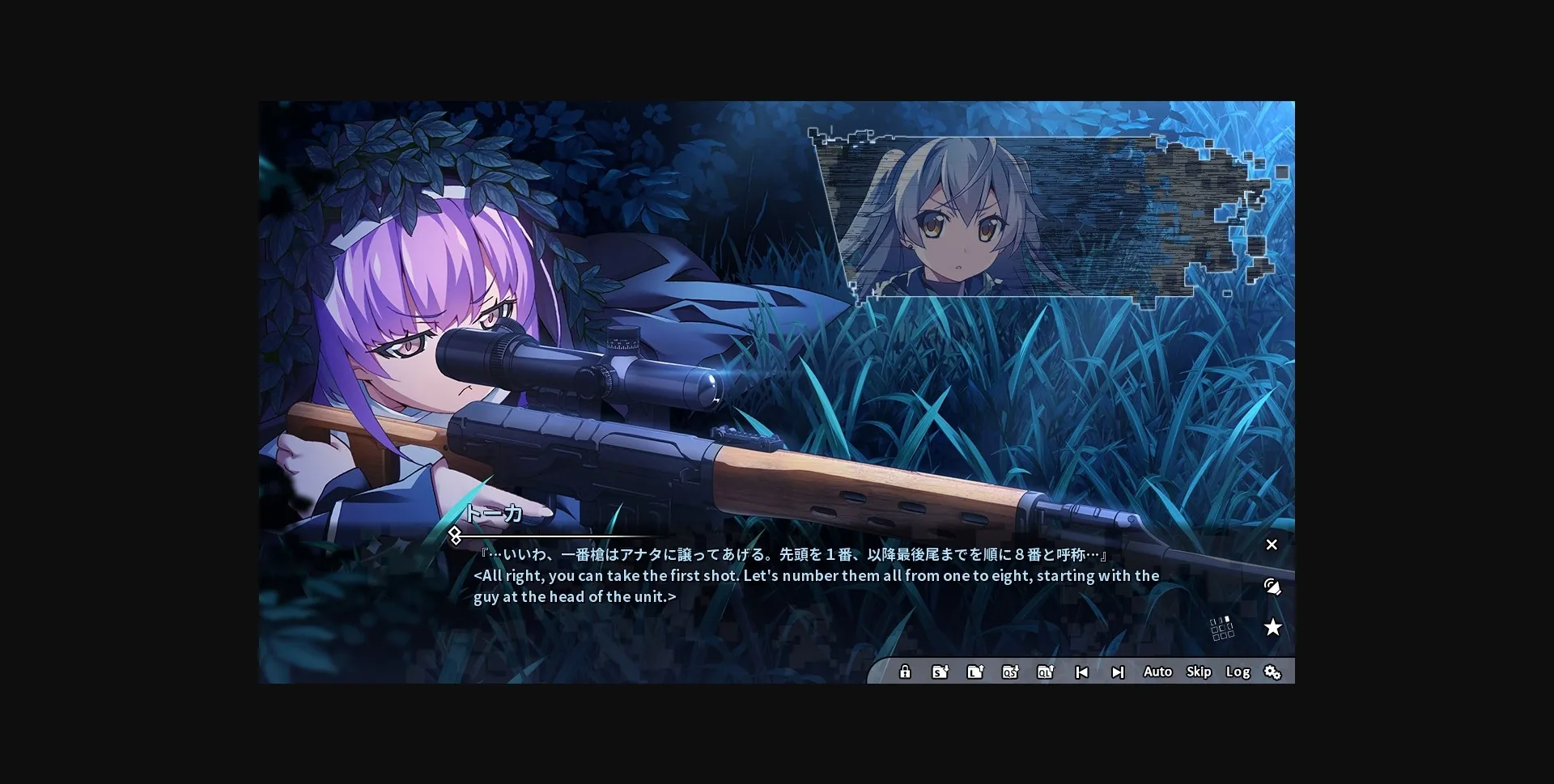1554x784 pixels.
Task: Click the padlock icon to lock the UI
Action: (904, 672)
